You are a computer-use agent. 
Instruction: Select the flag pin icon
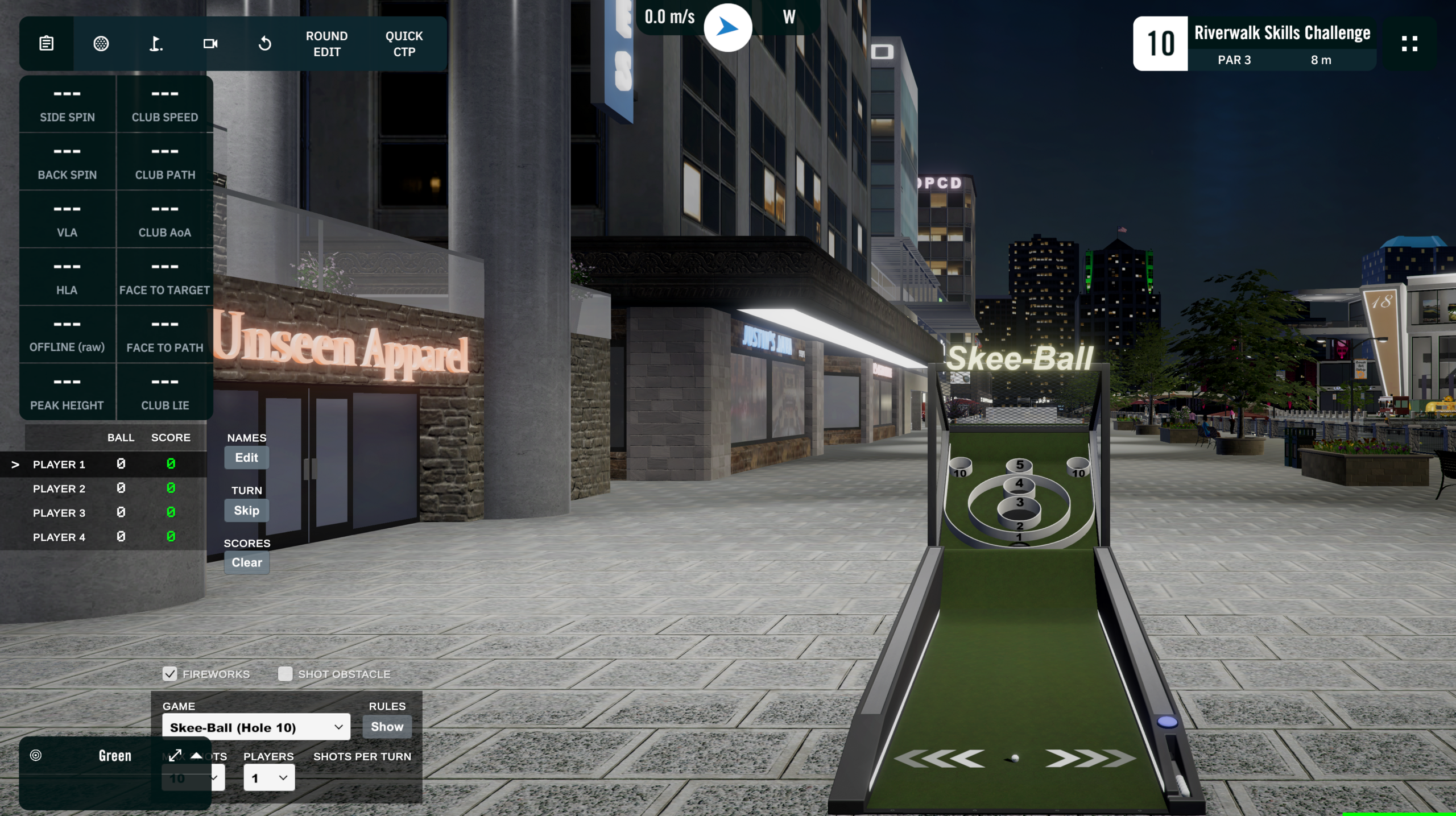point(156,44)
